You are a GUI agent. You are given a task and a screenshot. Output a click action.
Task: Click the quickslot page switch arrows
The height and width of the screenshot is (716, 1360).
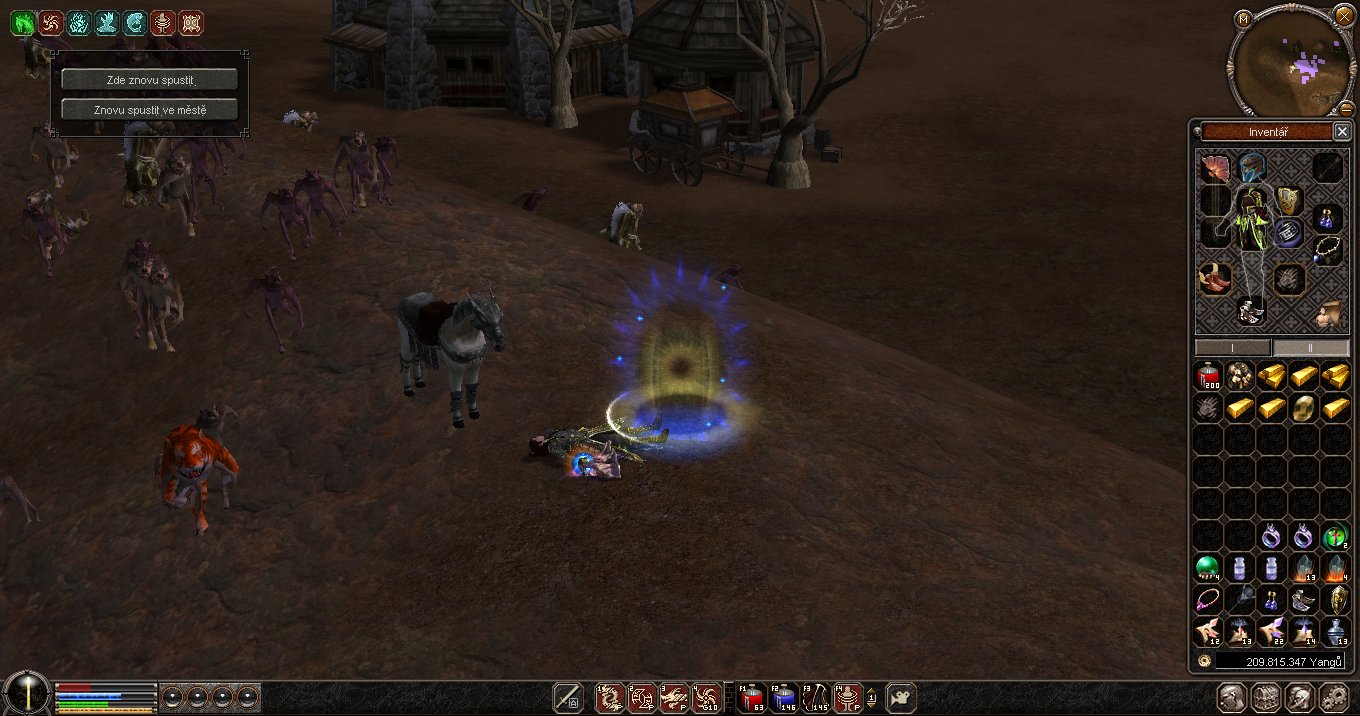tap(872, 697)
